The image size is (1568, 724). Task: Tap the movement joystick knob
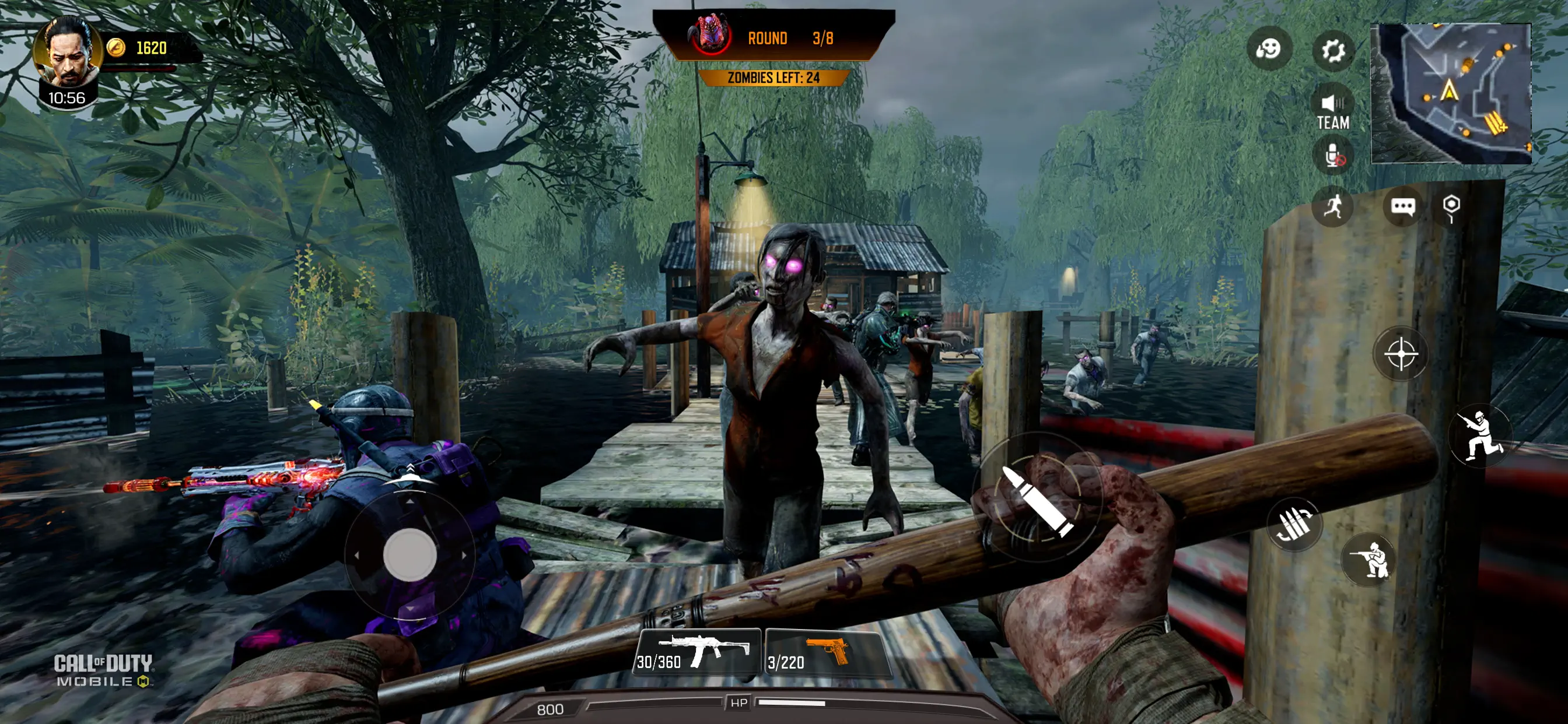tap(409, 554)
